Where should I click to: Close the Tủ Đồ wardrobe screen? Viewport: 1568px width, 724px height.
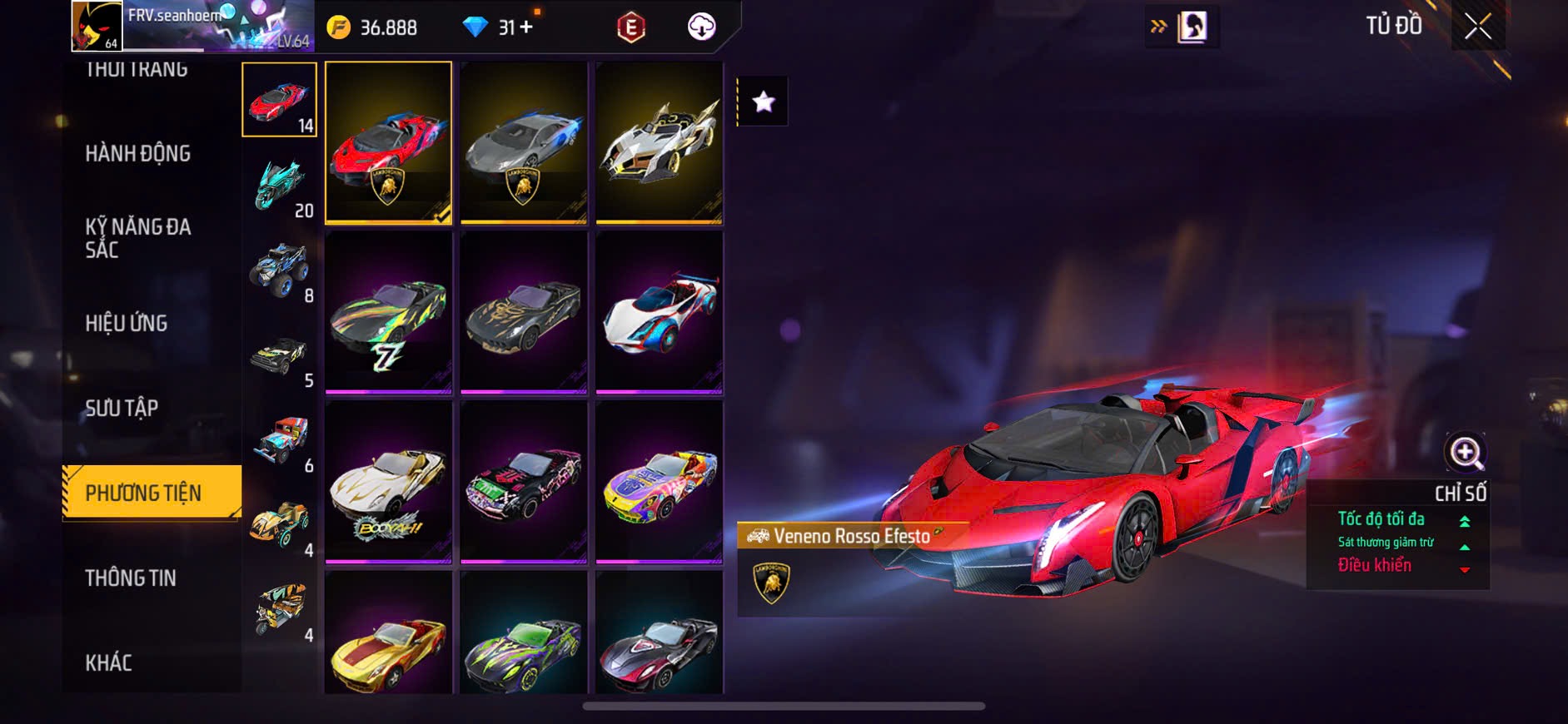1477,27
